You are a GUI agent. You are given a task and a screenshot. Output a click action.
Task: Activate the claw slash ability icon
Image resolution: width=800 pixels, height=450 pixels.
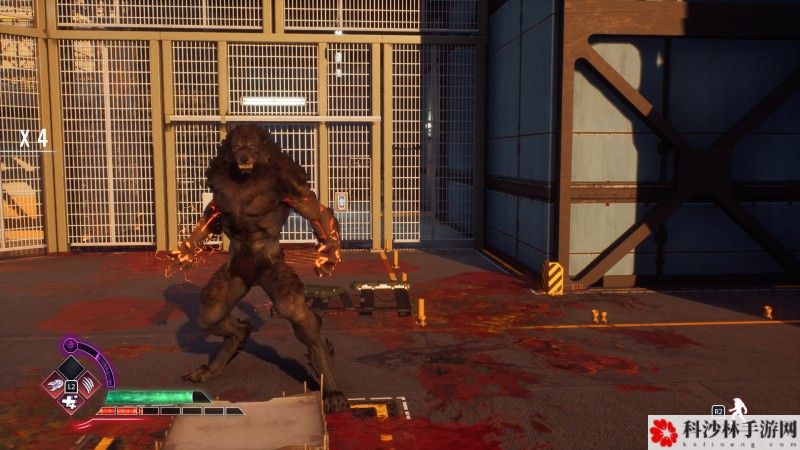(88, 384)
